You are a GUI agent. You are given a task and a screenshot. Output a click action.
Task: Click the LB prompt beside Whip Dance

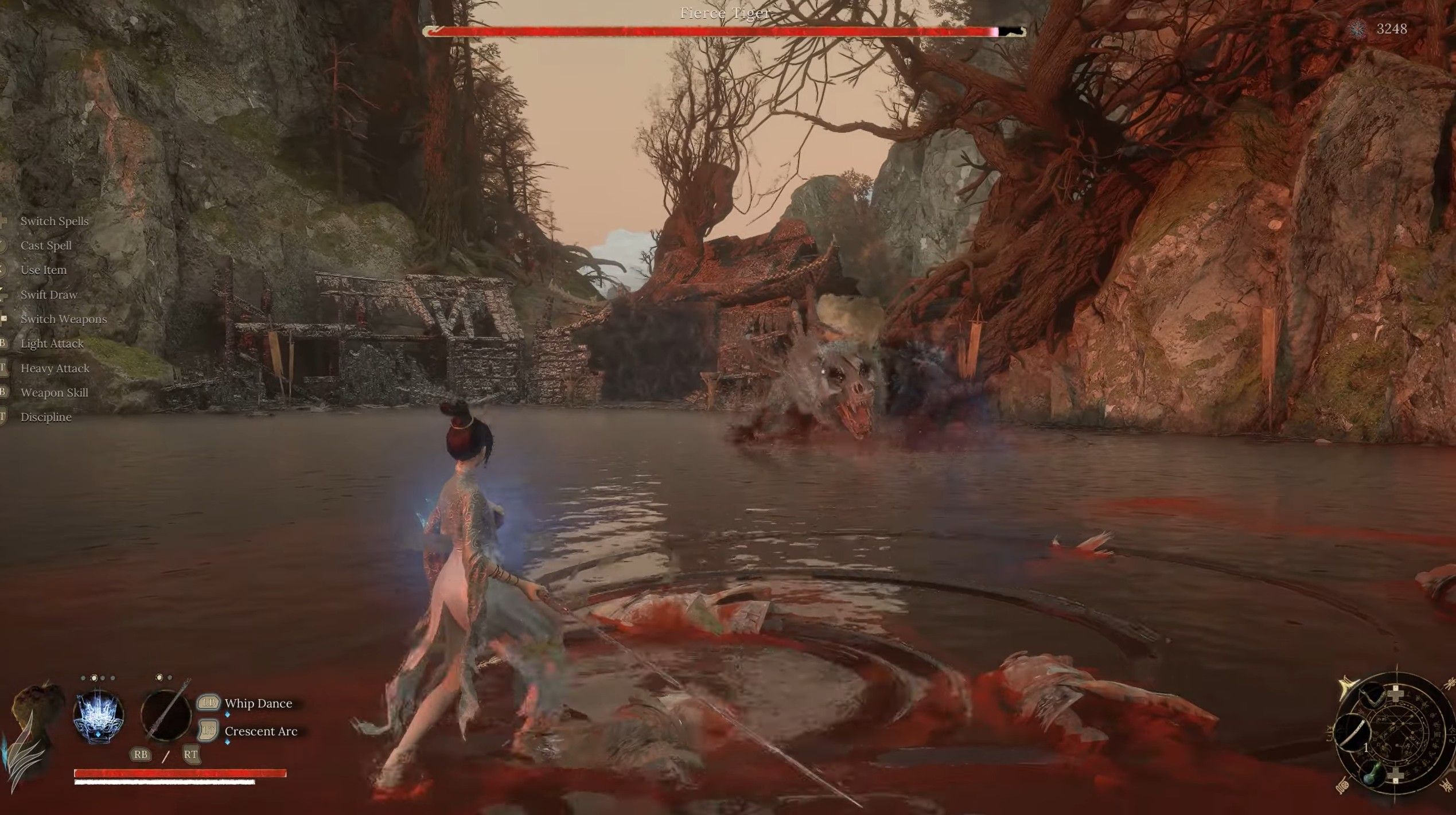(209, 704)
